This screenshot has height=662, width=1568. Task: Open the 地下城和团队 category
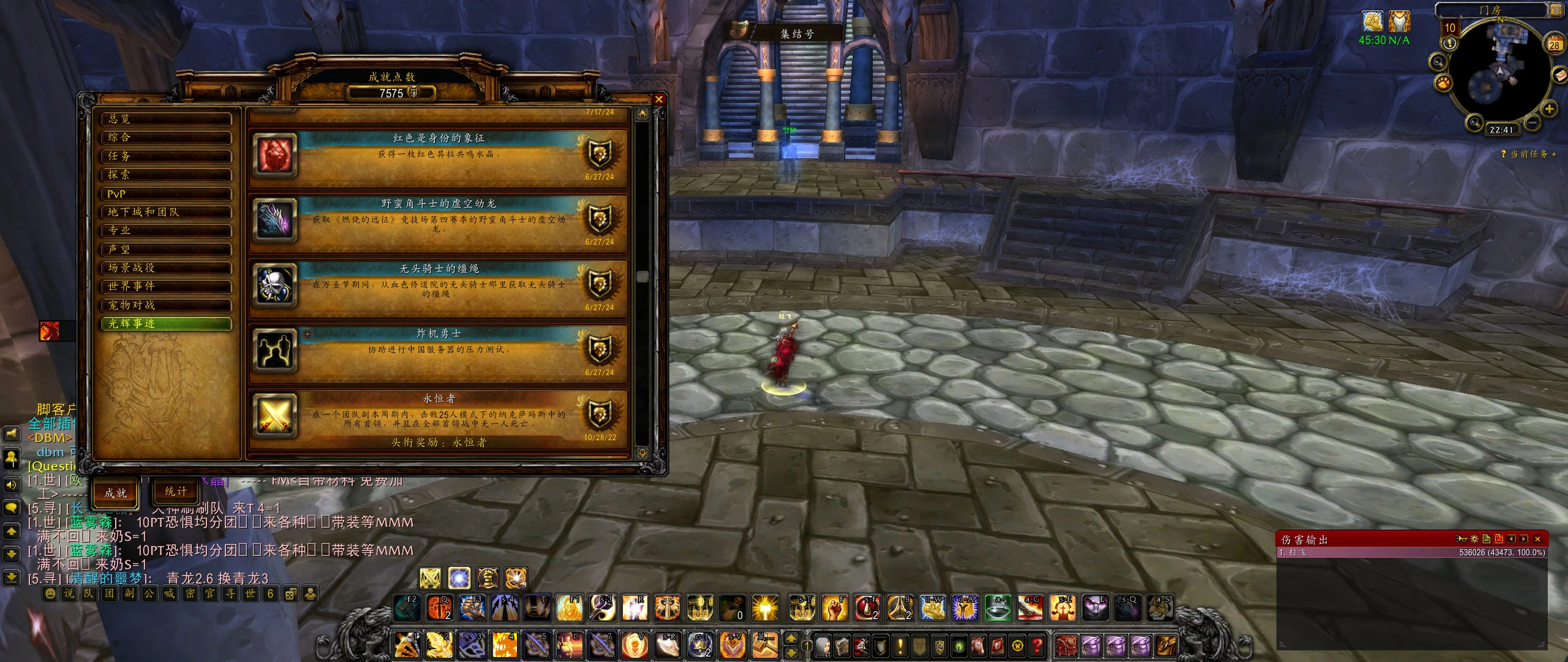166,212
